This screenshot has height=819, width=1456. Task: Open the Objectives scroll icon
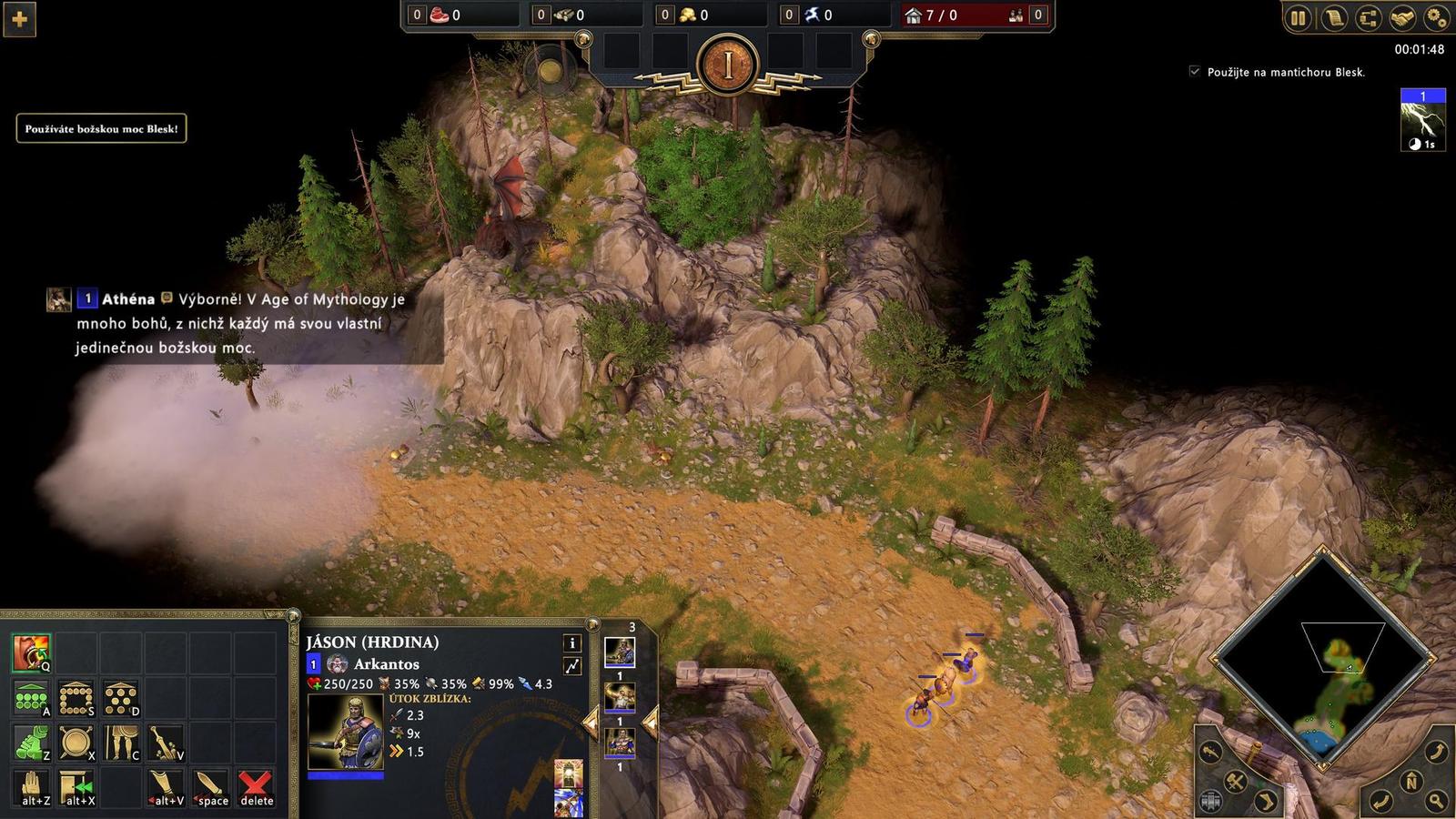click(1334, 18)
